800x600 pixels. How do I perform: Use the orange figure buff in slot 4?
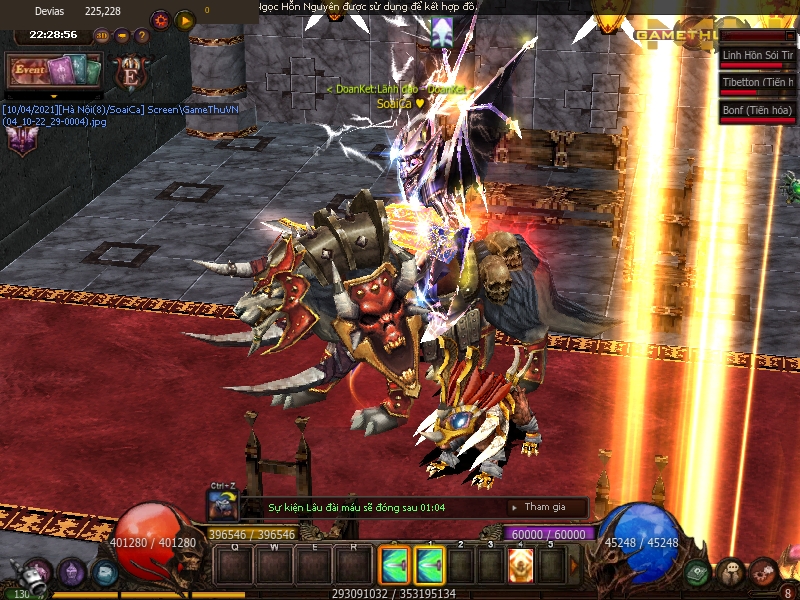[520, 566]
